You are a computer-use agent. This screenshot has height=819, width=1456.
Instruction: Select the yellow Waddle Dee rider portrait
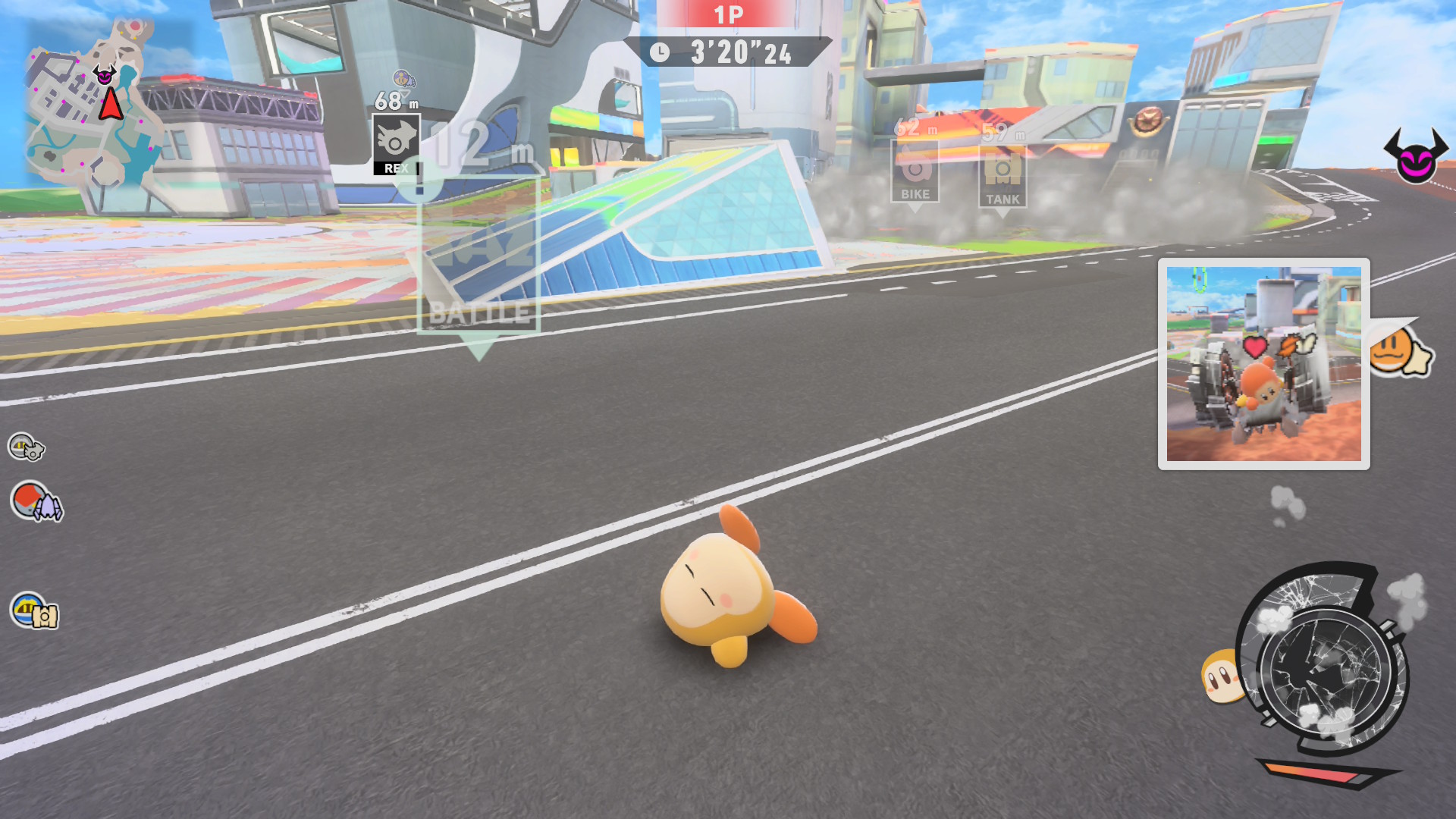click(1219, 675)
